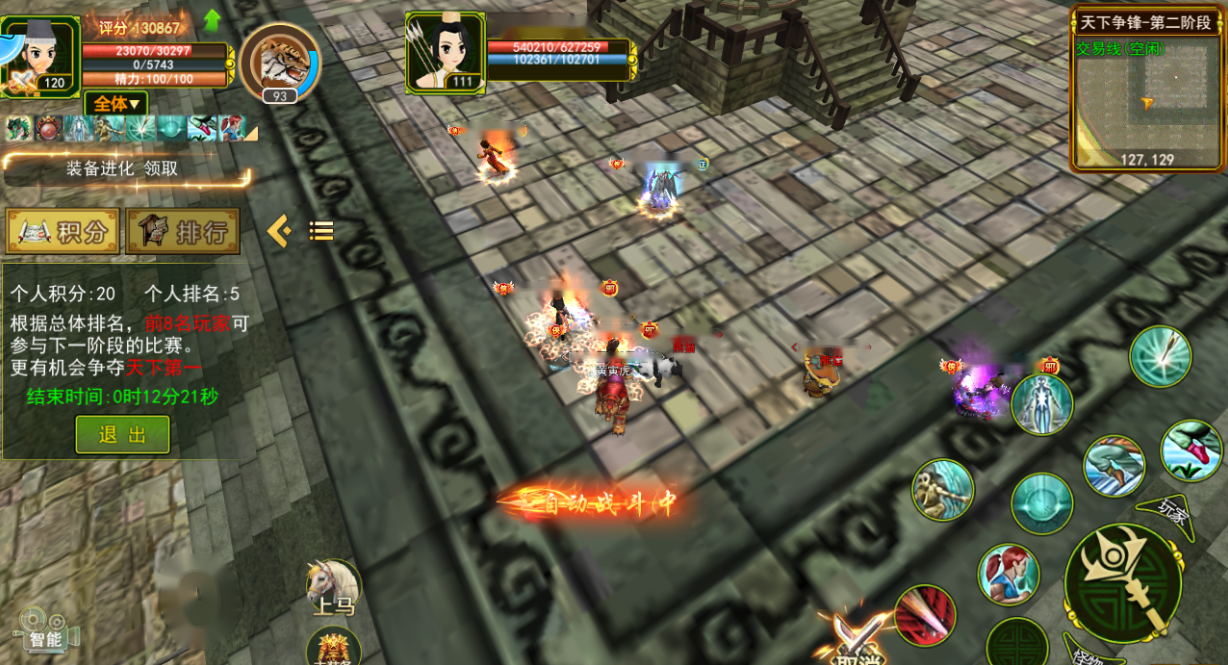Trigger the red-haired character skill

tap(1008, 574)
